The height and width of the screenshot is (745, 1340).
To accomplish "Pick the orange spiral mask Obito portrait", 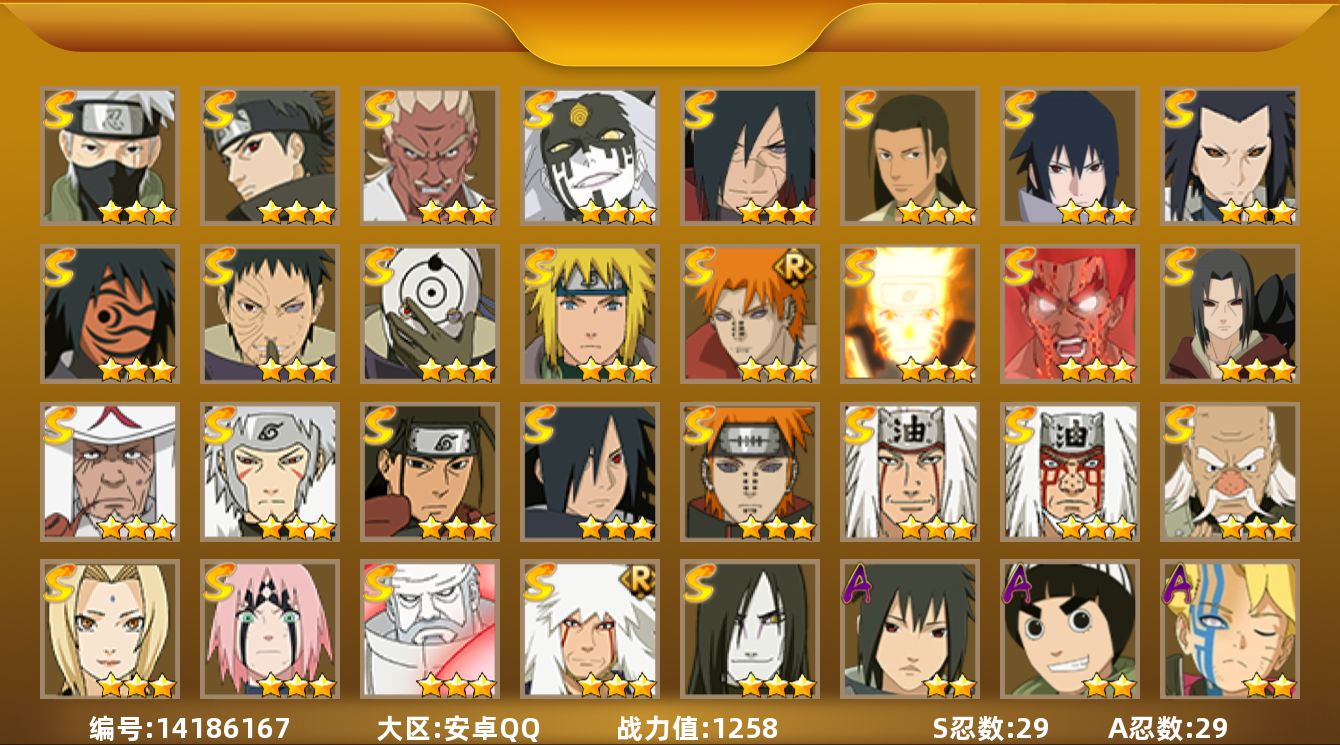I will coord(109,313).
